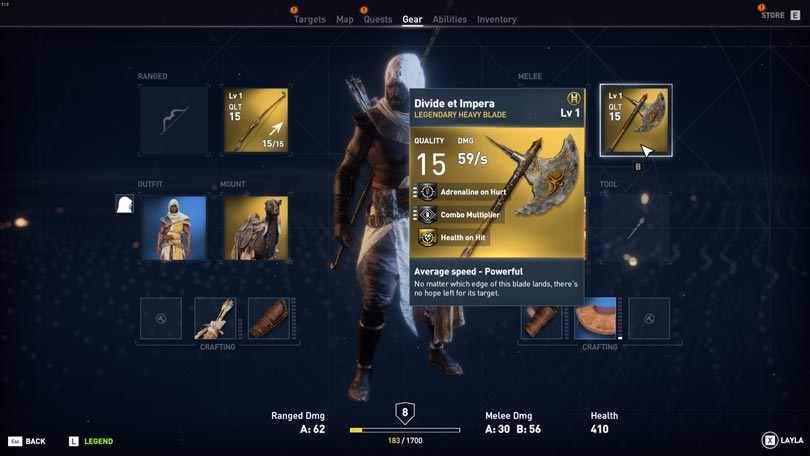Select the Gear tab

[x=412, y=20]
